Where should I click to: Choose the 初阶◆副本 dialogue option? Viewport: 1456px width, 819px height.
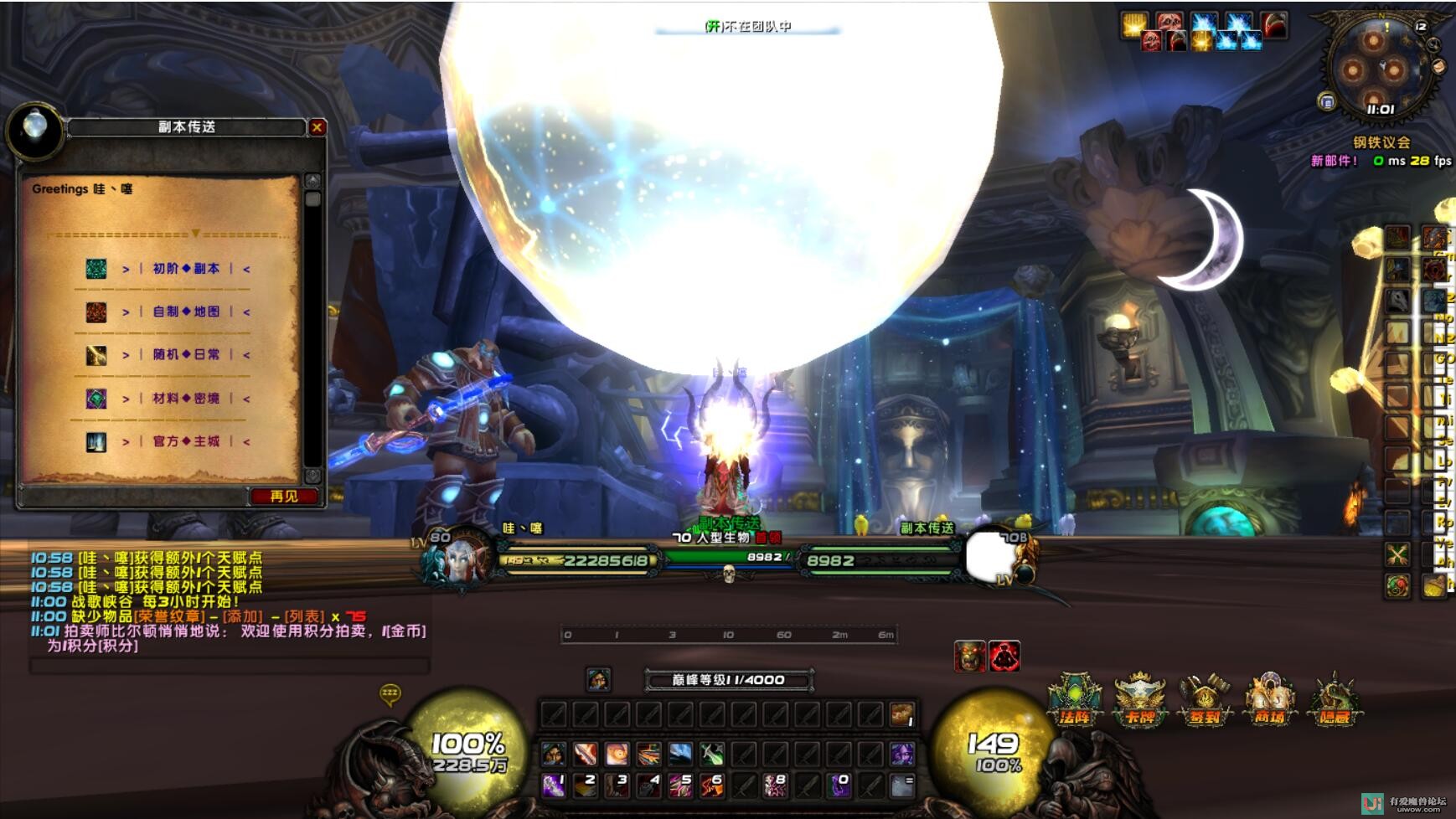(185, 269)
